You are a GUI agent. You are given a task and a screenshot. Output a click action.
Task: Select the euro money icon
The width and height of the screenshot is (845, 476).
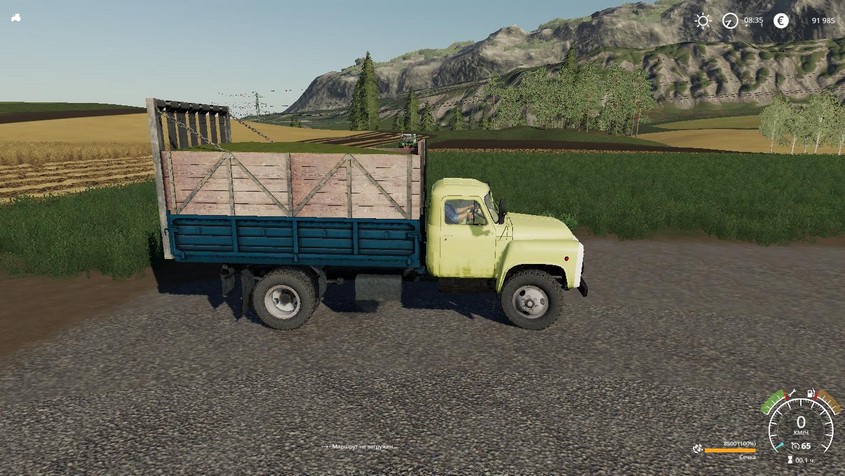click(781, 21)
